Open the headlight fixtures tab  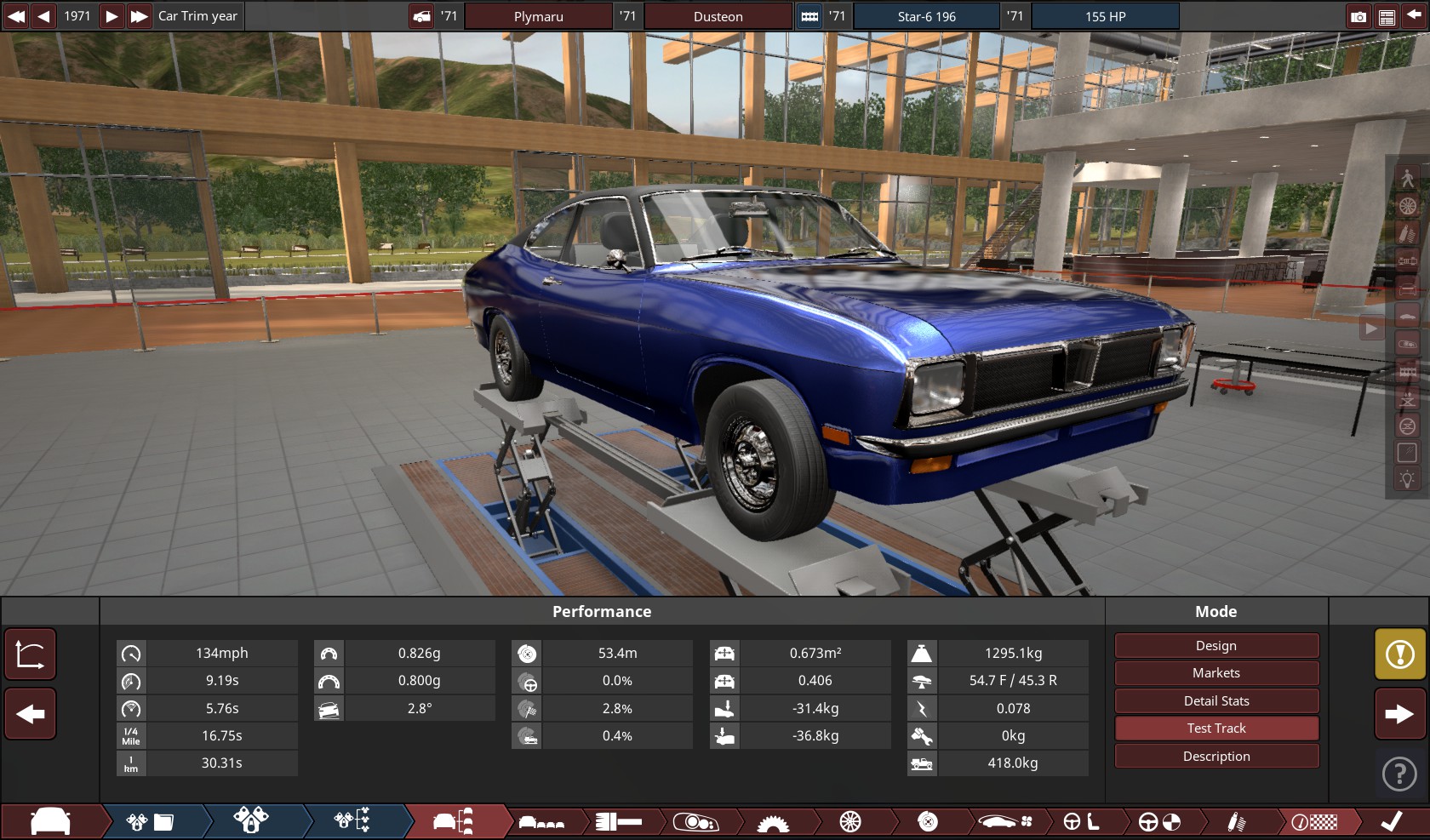pos(695,822)
